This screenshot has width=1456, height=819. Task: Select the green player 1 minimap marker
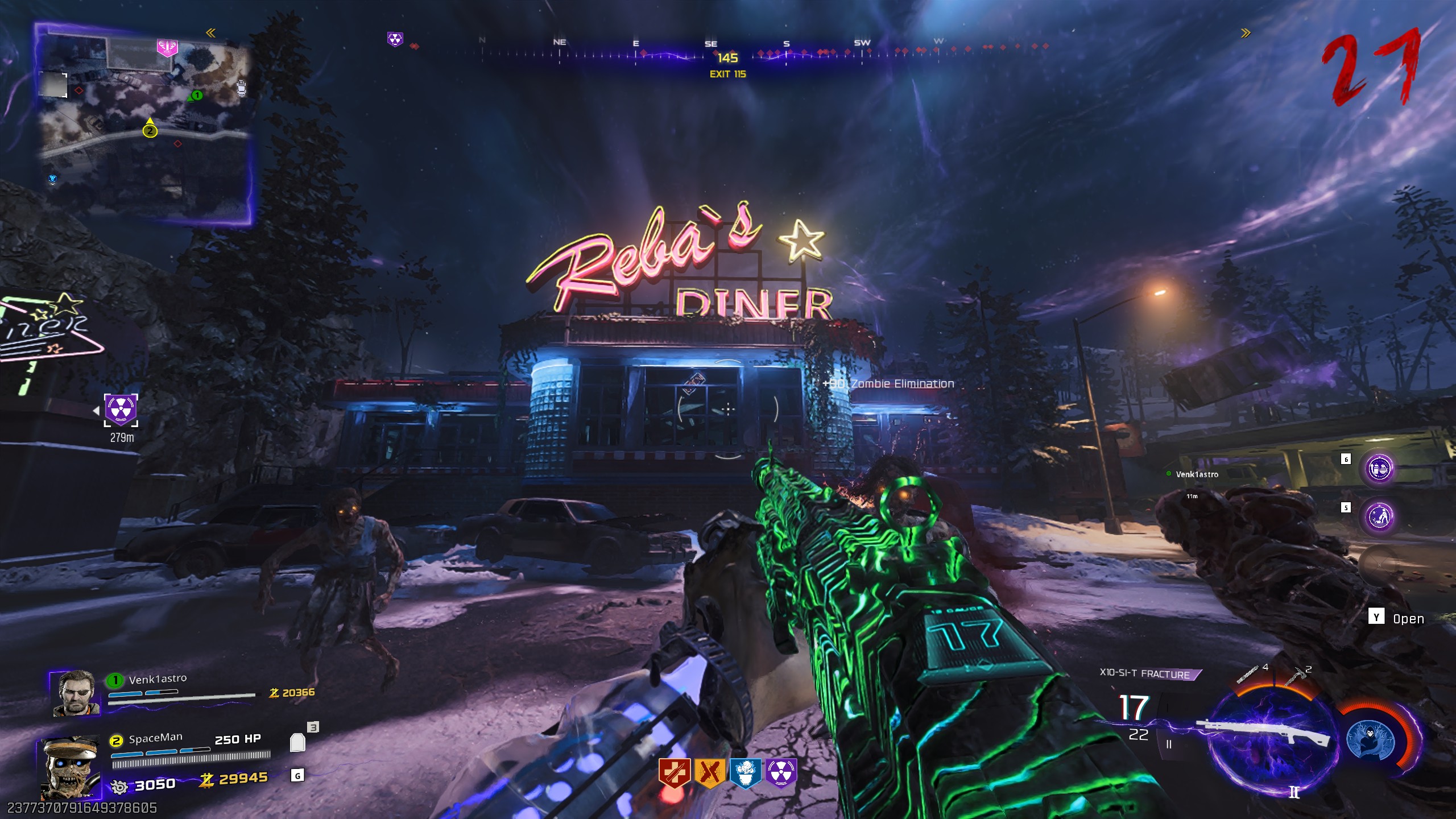tap(196, 96)
